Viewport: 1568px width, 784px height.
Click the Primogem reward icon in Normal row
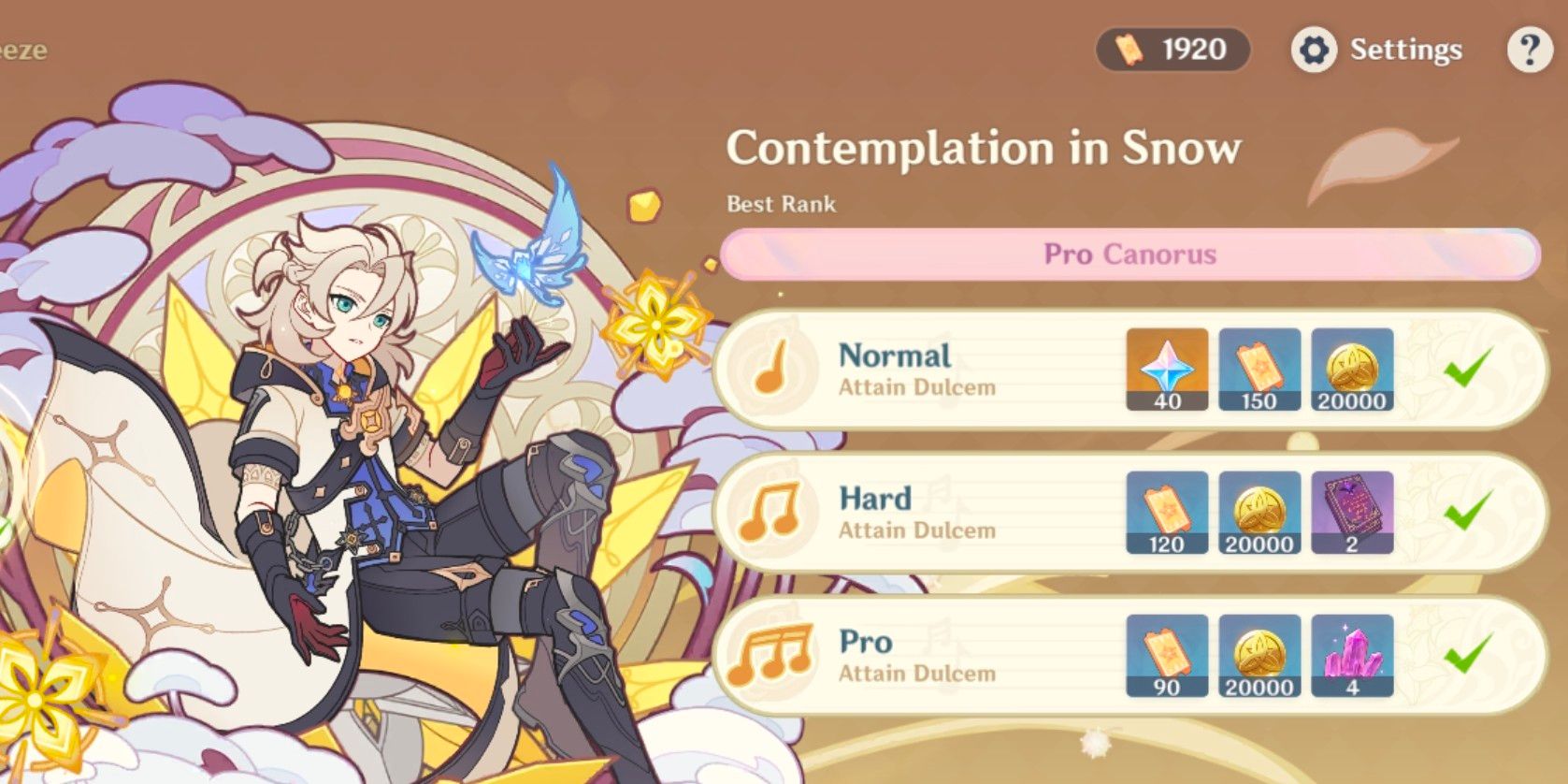[1166, 369]
